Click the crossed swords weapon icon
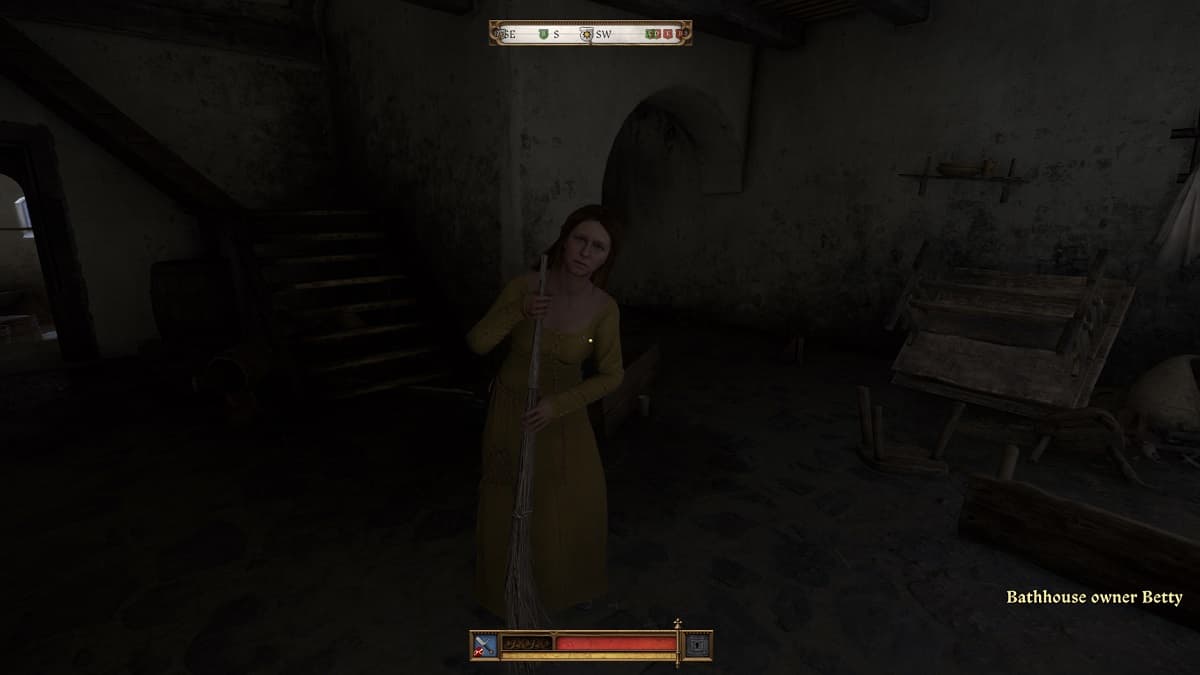1200x675 pixels. tap(485, 645)
